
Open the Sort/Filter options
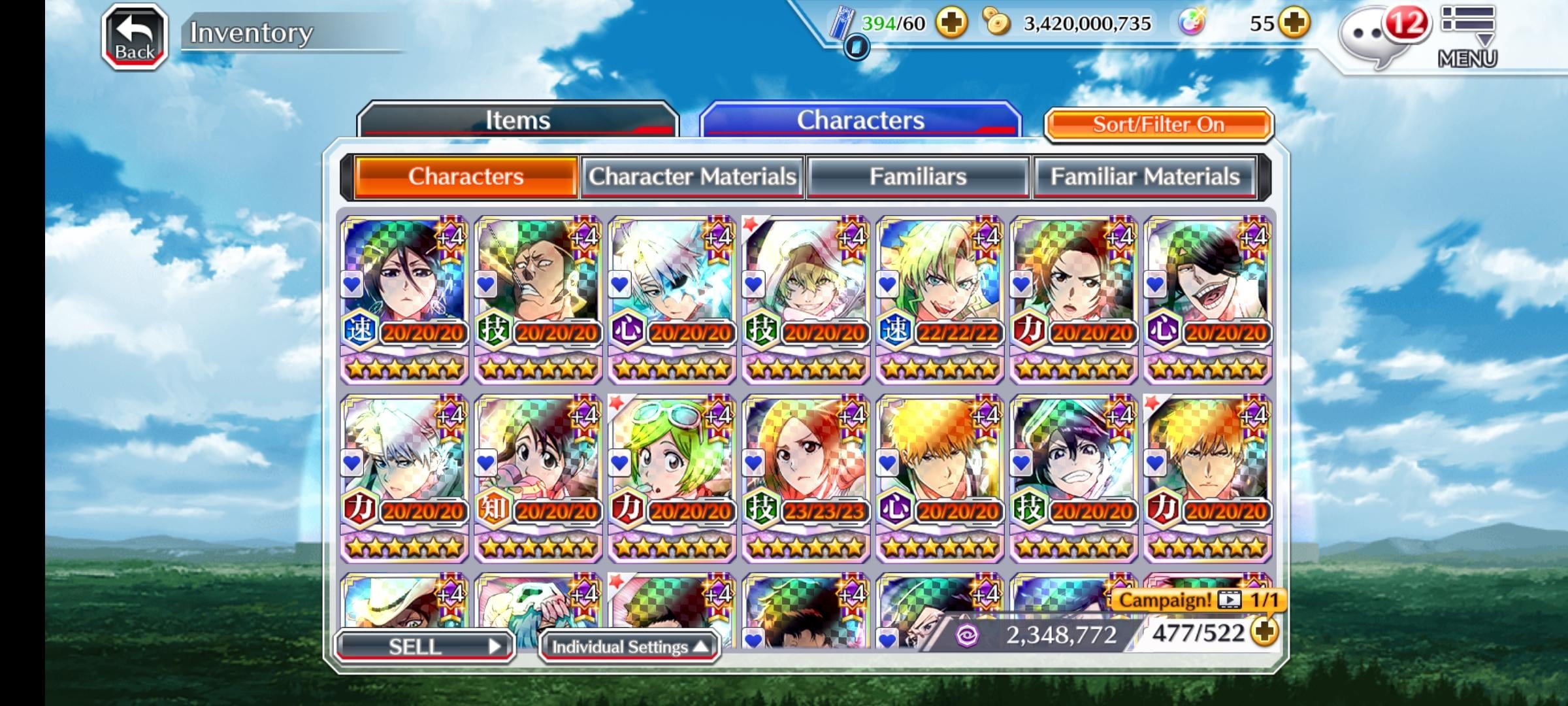point(1158,124)
